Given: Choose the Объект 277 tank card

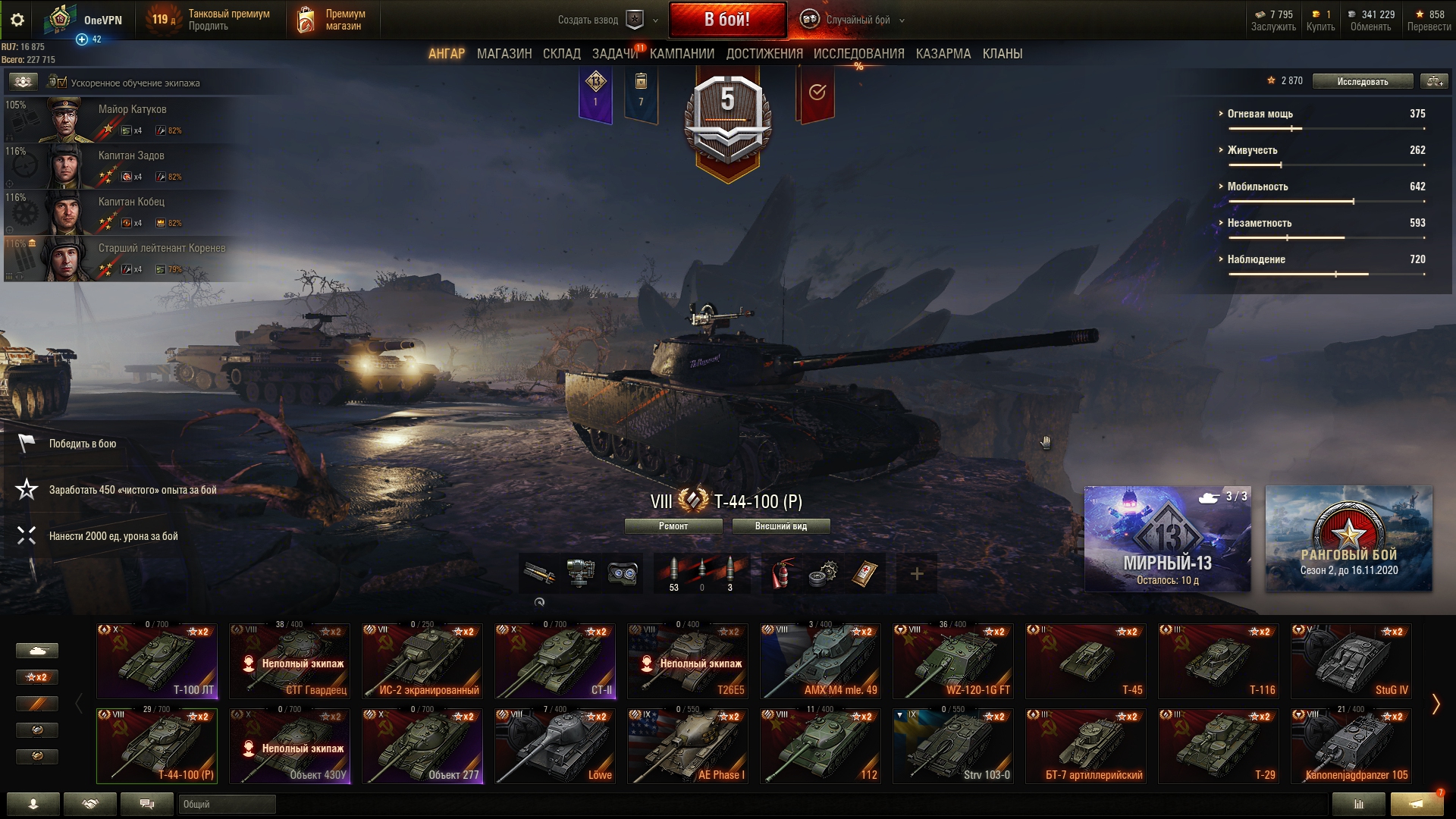Looking at the screenshot, I should tap(422, 745).
